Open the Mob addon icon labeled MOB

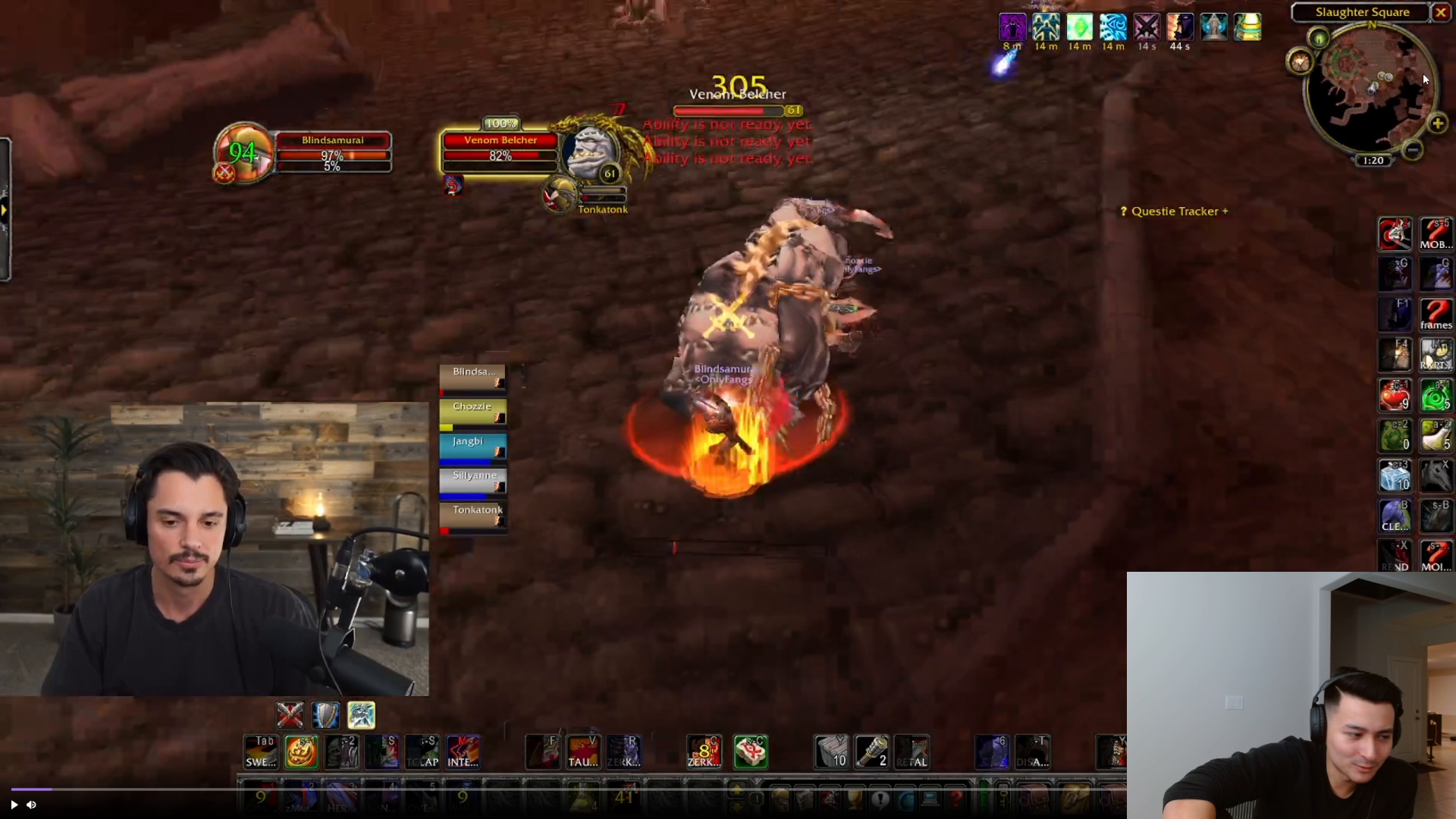[x=1436, y=234]
